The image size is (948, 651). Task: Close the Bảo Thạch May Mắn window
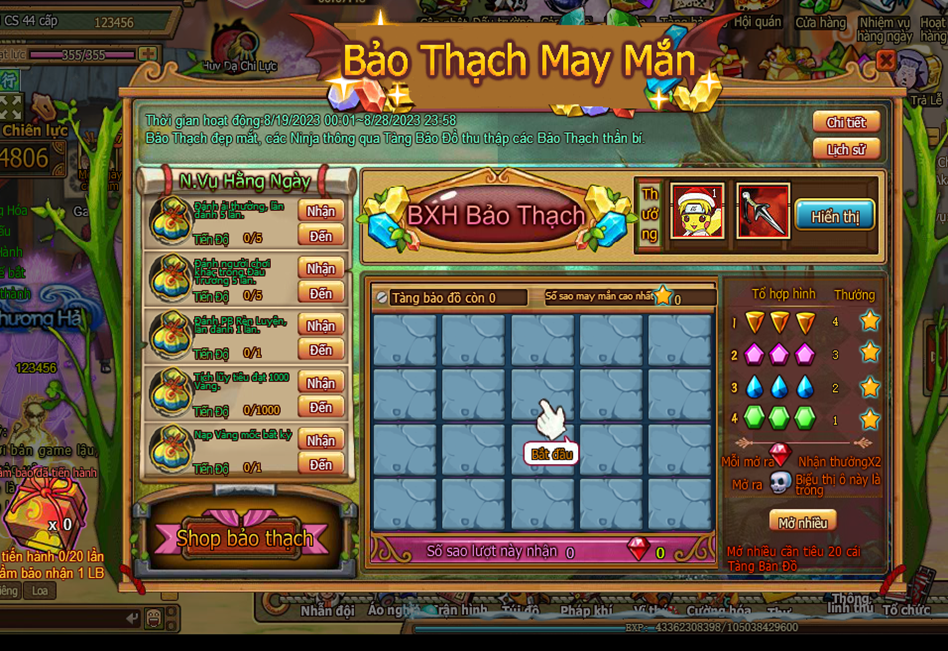[885, 61]
